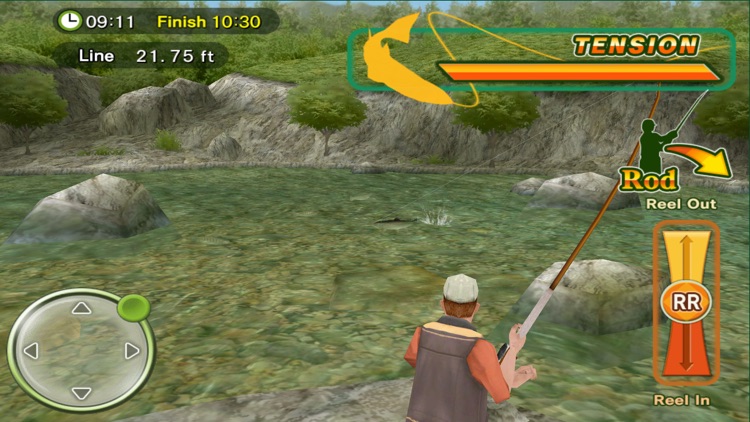Click the green knob on the directional pad

coord(132,307)
